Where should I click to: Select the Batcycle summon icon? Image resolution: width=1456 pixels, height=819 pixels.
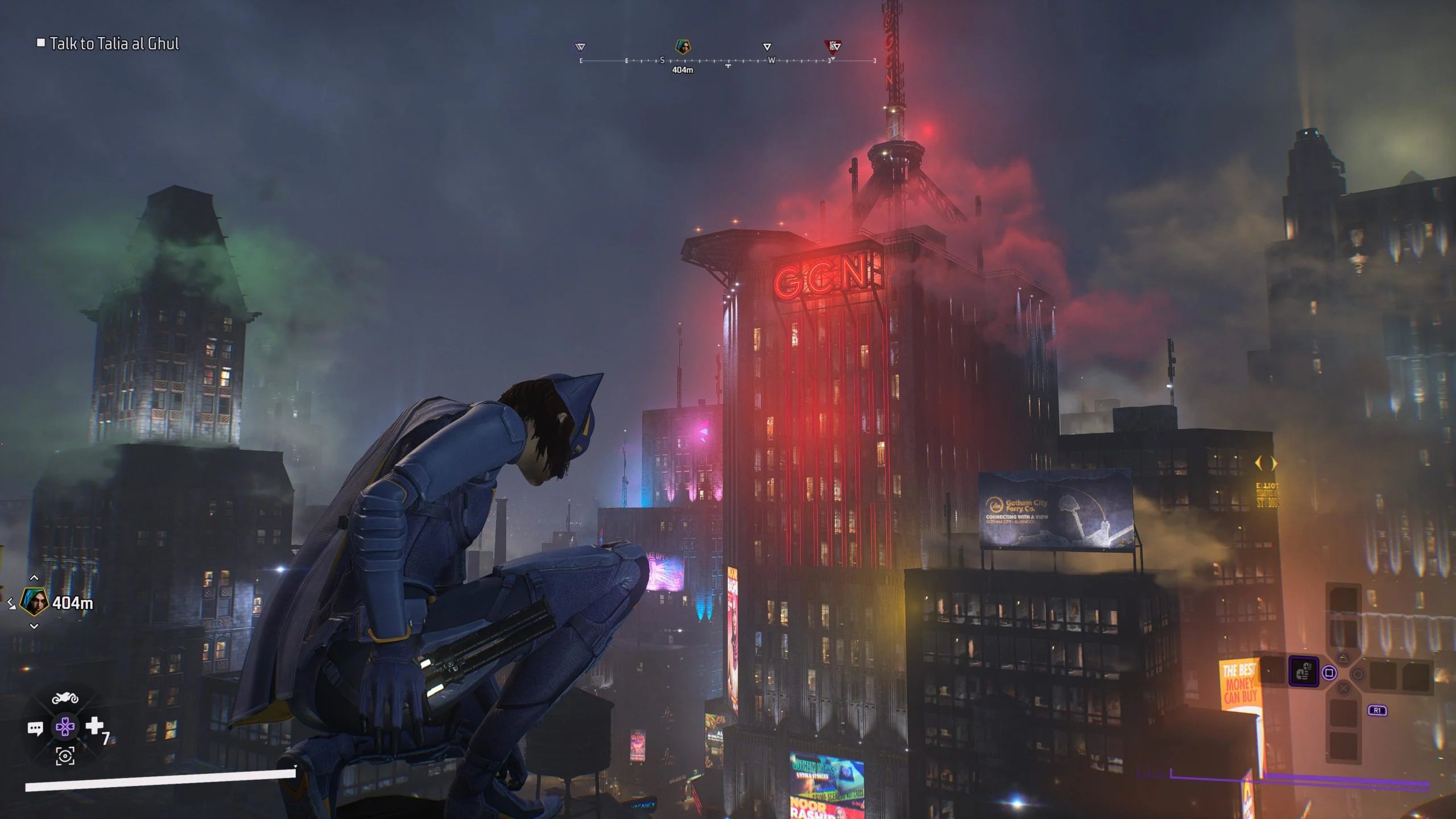65,699
